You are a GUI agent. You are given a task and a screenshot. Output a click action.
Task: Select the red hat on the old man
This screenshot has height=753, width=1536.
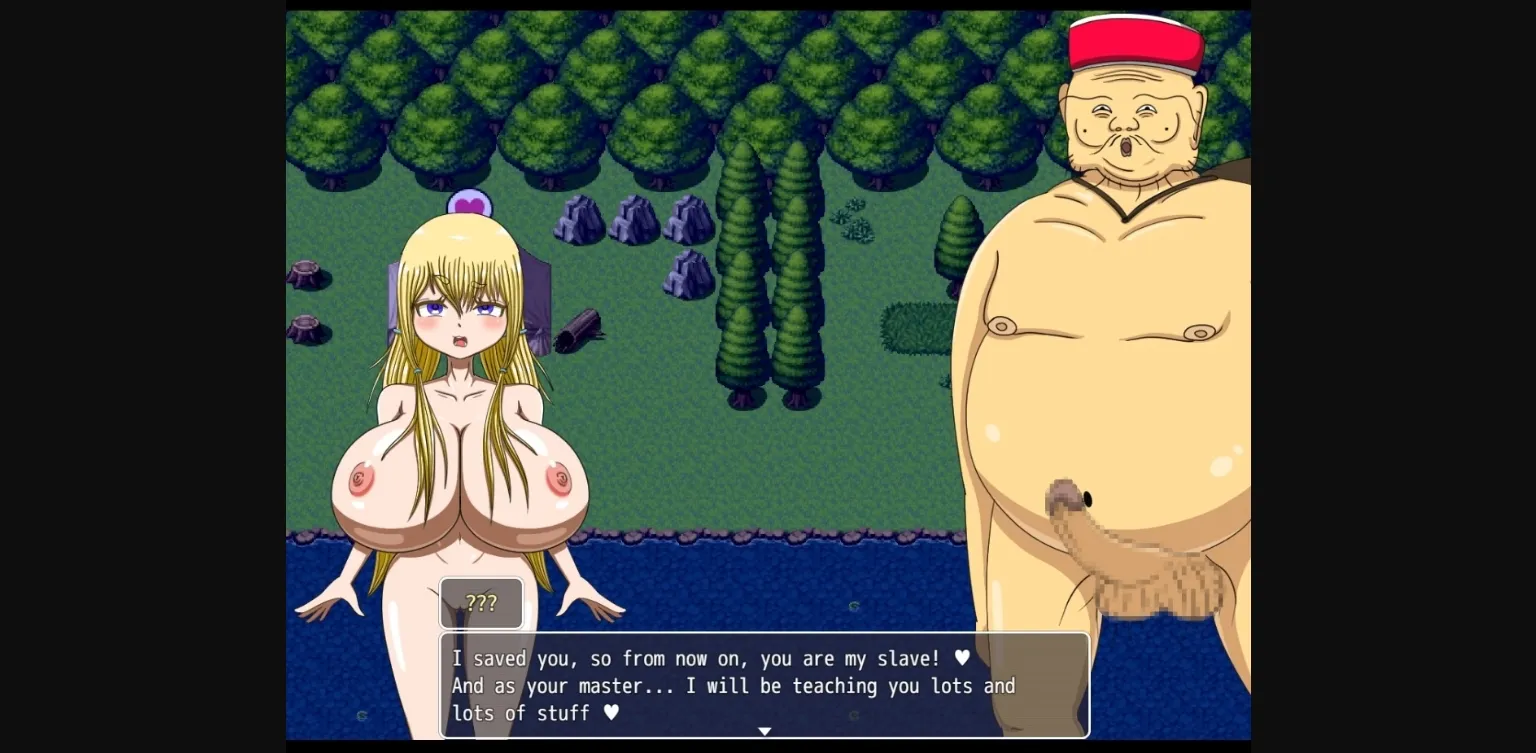[1137, 40]
